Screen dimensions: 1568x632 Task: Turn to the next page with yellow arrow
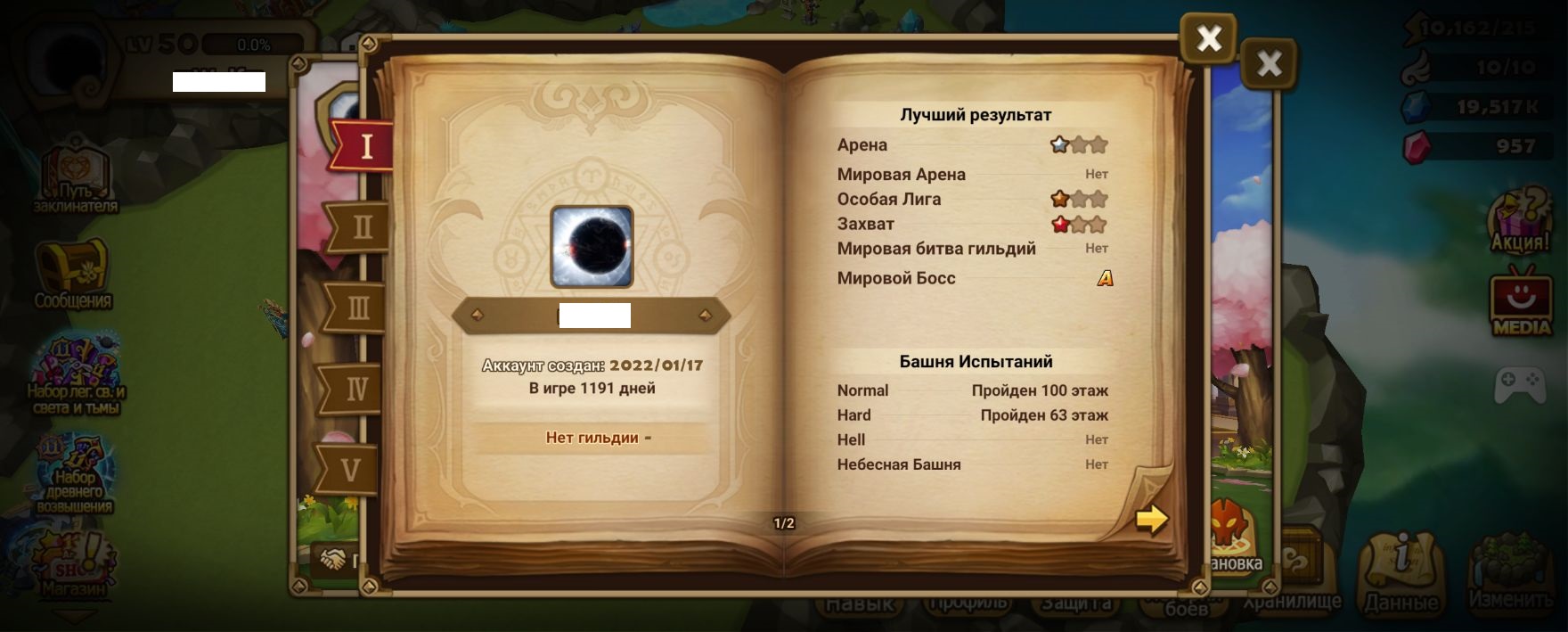tap(1151, 519)
